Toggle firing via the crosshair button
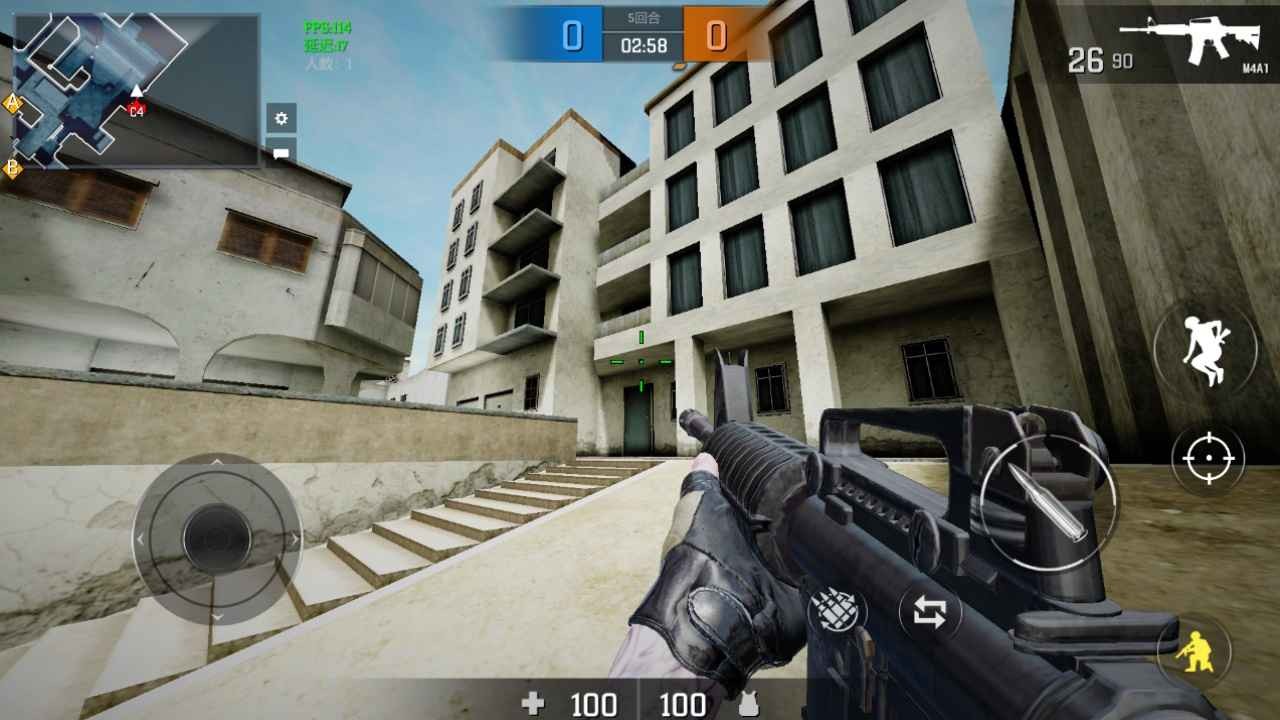1280x720 pixels. tap(1207, 459)
